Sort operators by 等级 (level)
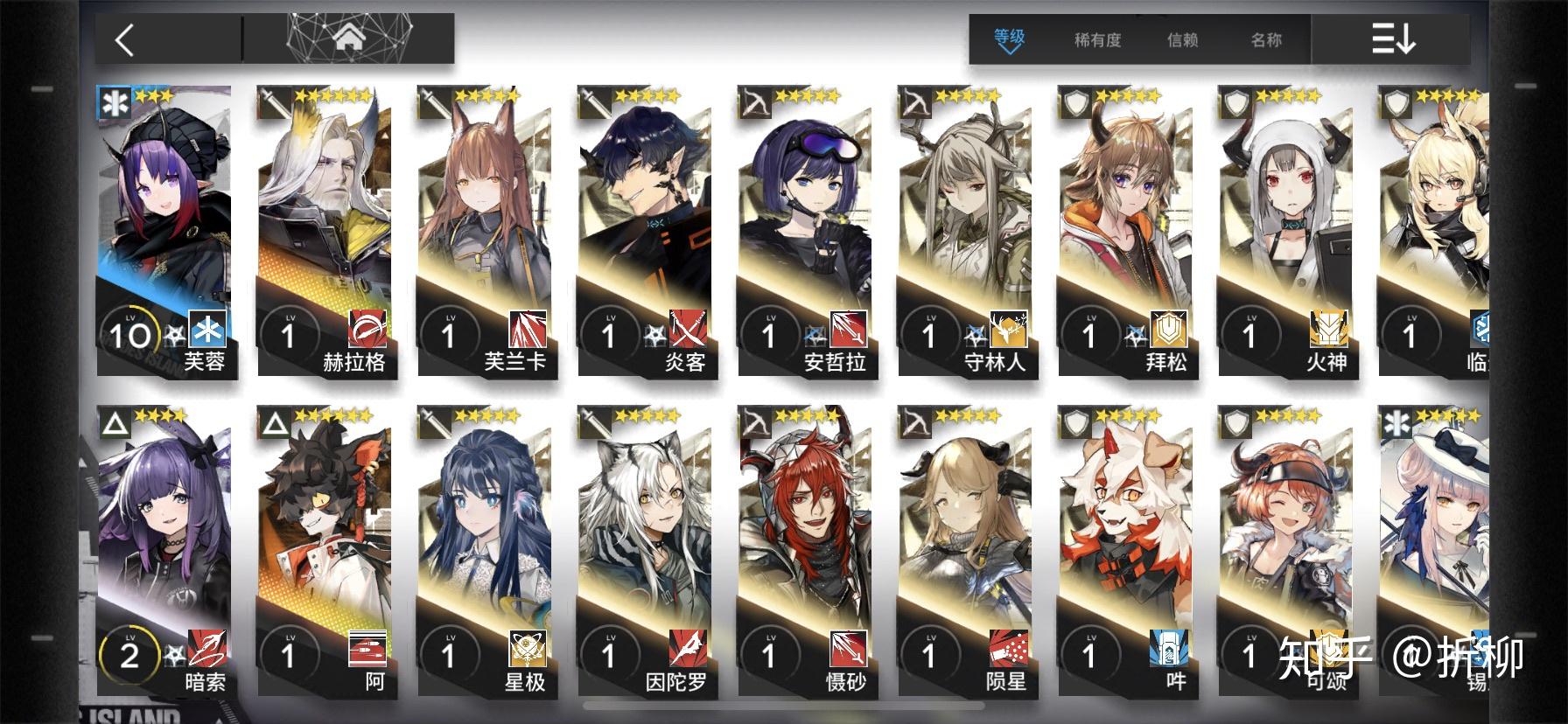This screenshot has height=724, width=1568. [x=1009, y=39]
